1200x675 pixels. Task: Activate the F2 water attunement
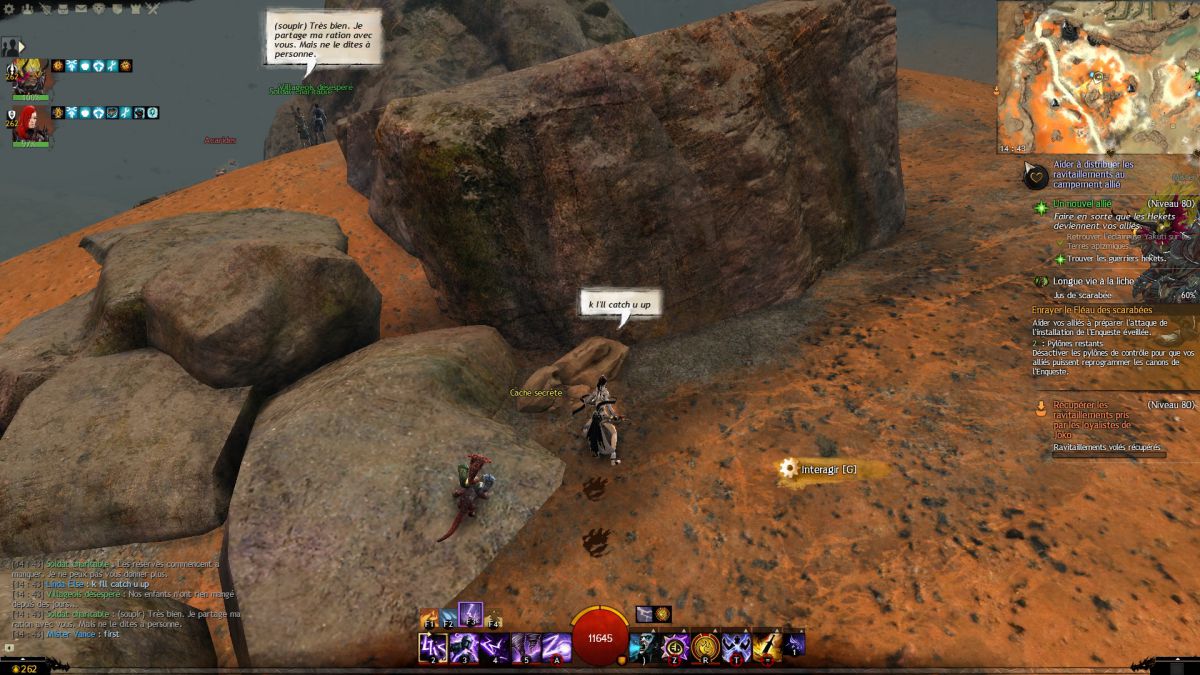pos(449,619)
